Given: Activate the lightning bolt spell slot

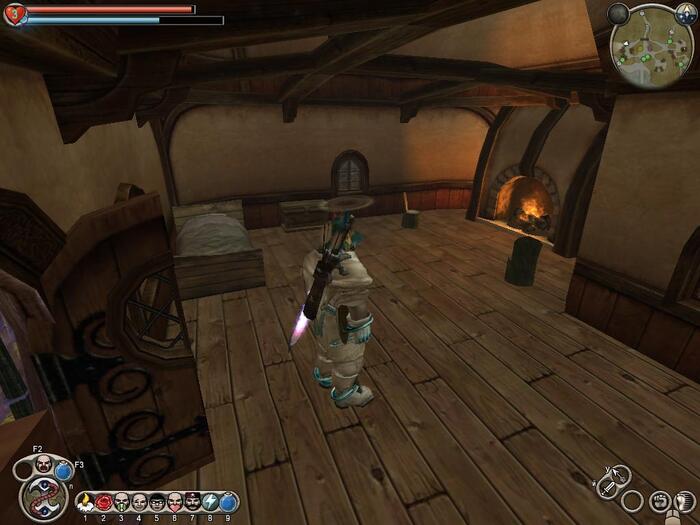Looking at the screenshot, I should pyautogui.click(x=211, y=502).
